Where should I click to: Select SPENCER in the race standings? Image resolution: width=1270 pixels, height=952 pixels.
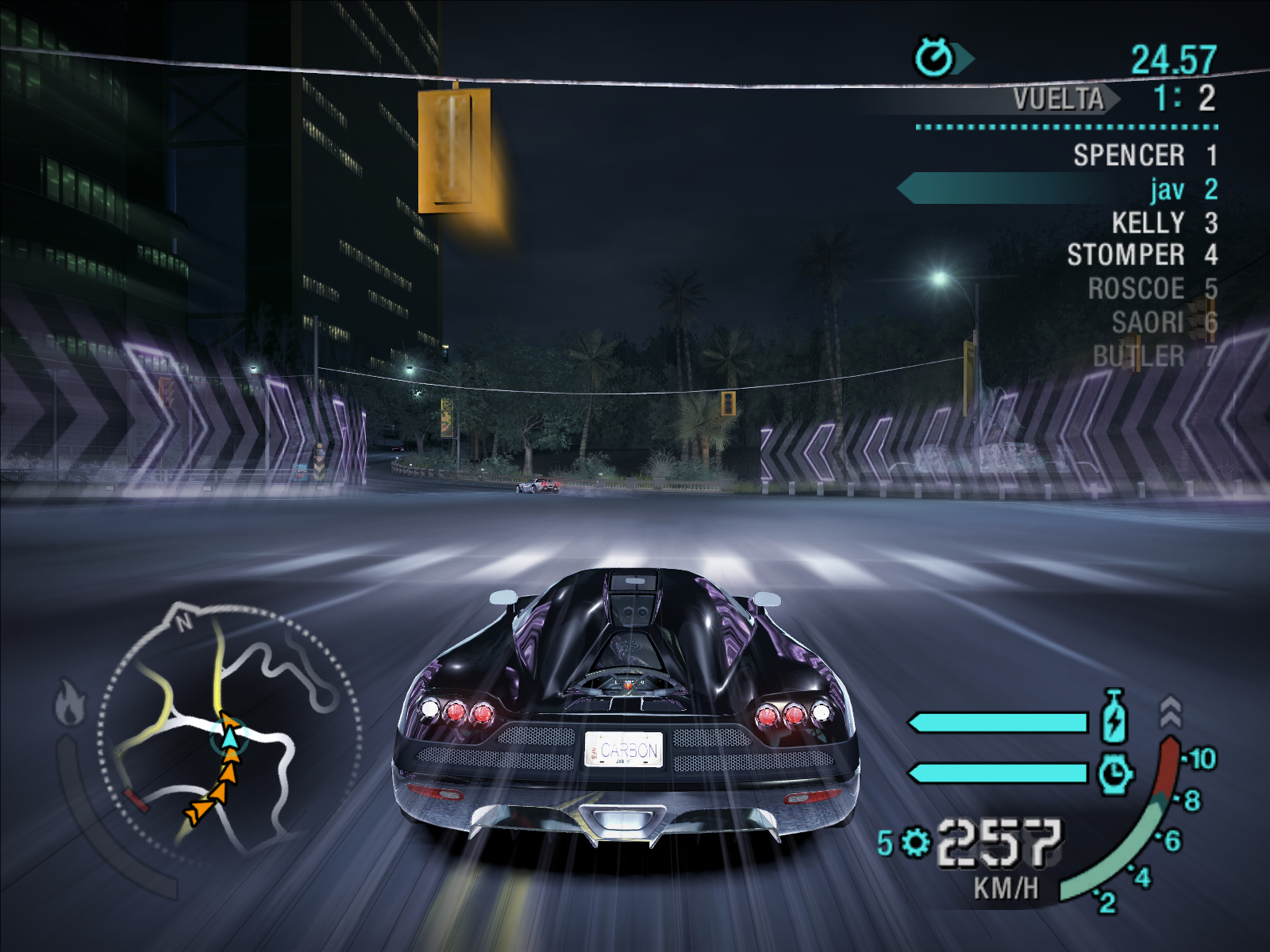click(x=1129, y=155)
